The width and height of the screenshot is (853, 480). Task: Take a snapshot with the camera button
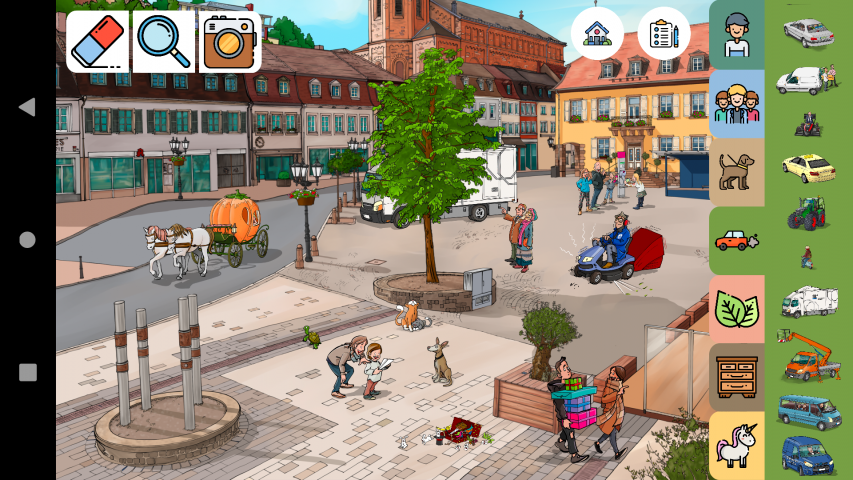pos(229,41)
